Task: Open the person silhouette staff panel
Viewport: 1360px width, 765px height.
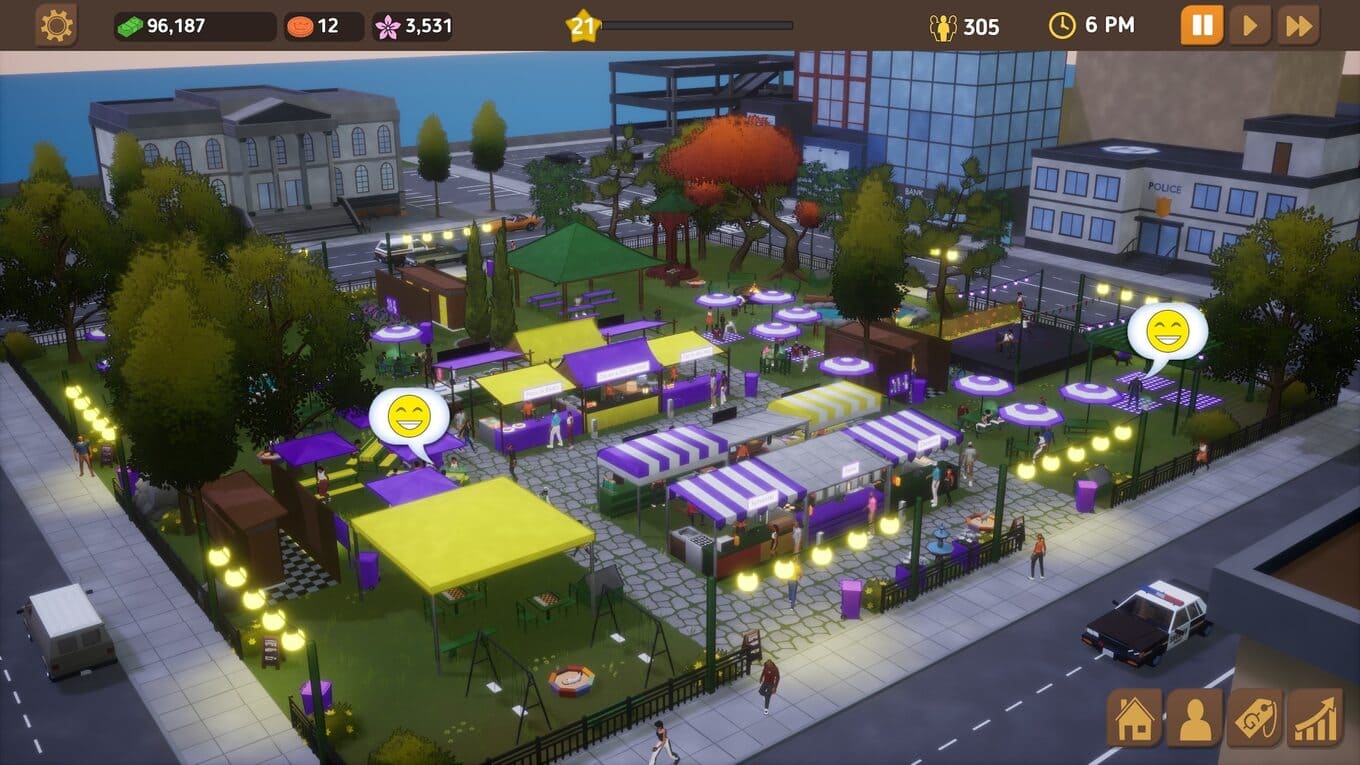Action: 1194,717
